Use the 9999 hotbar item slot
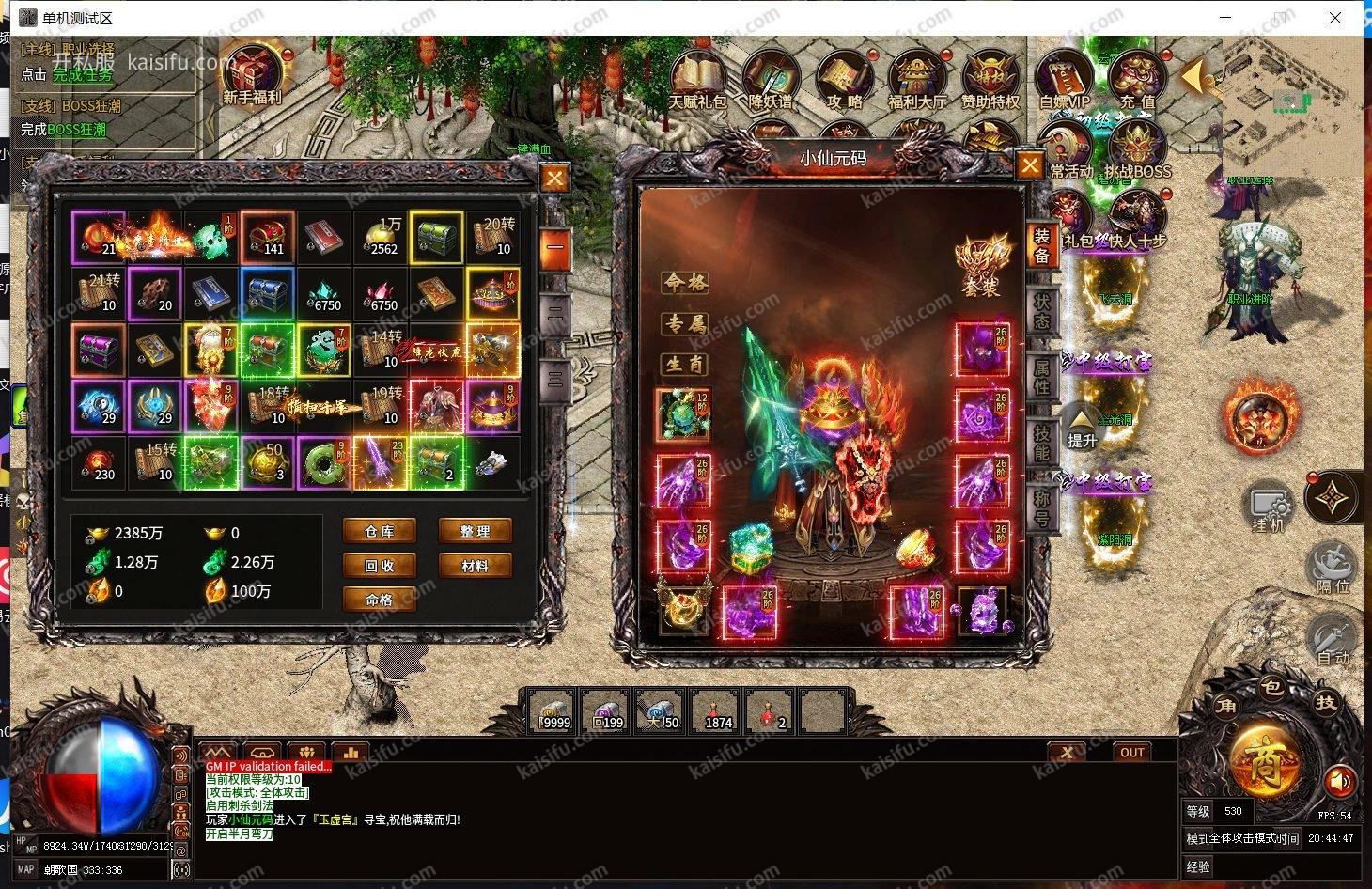Screen dimensions: 1372x889 click(x=552, y=710)
